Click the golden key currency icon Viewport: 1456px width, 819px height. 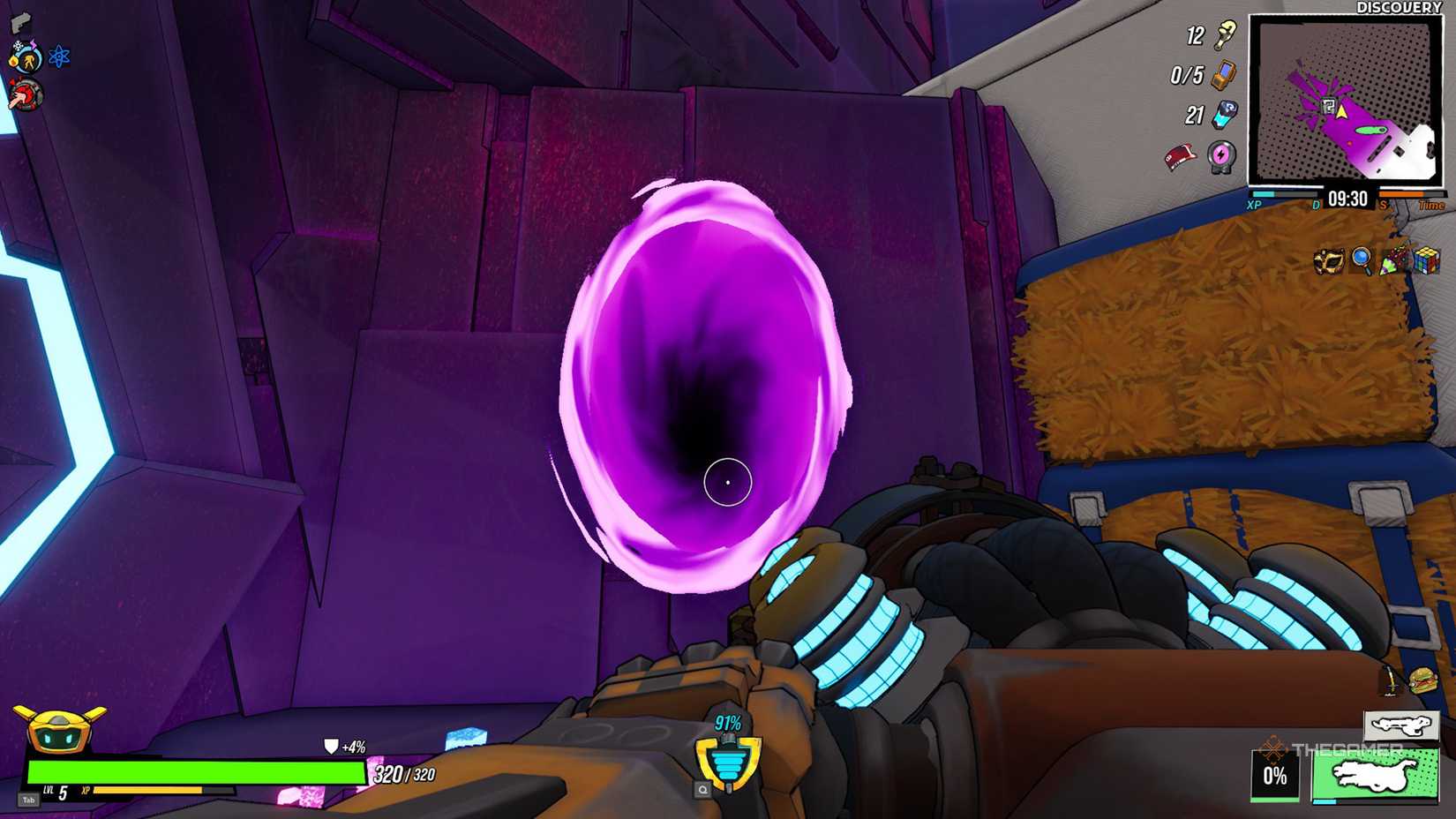coord(1225,35)
